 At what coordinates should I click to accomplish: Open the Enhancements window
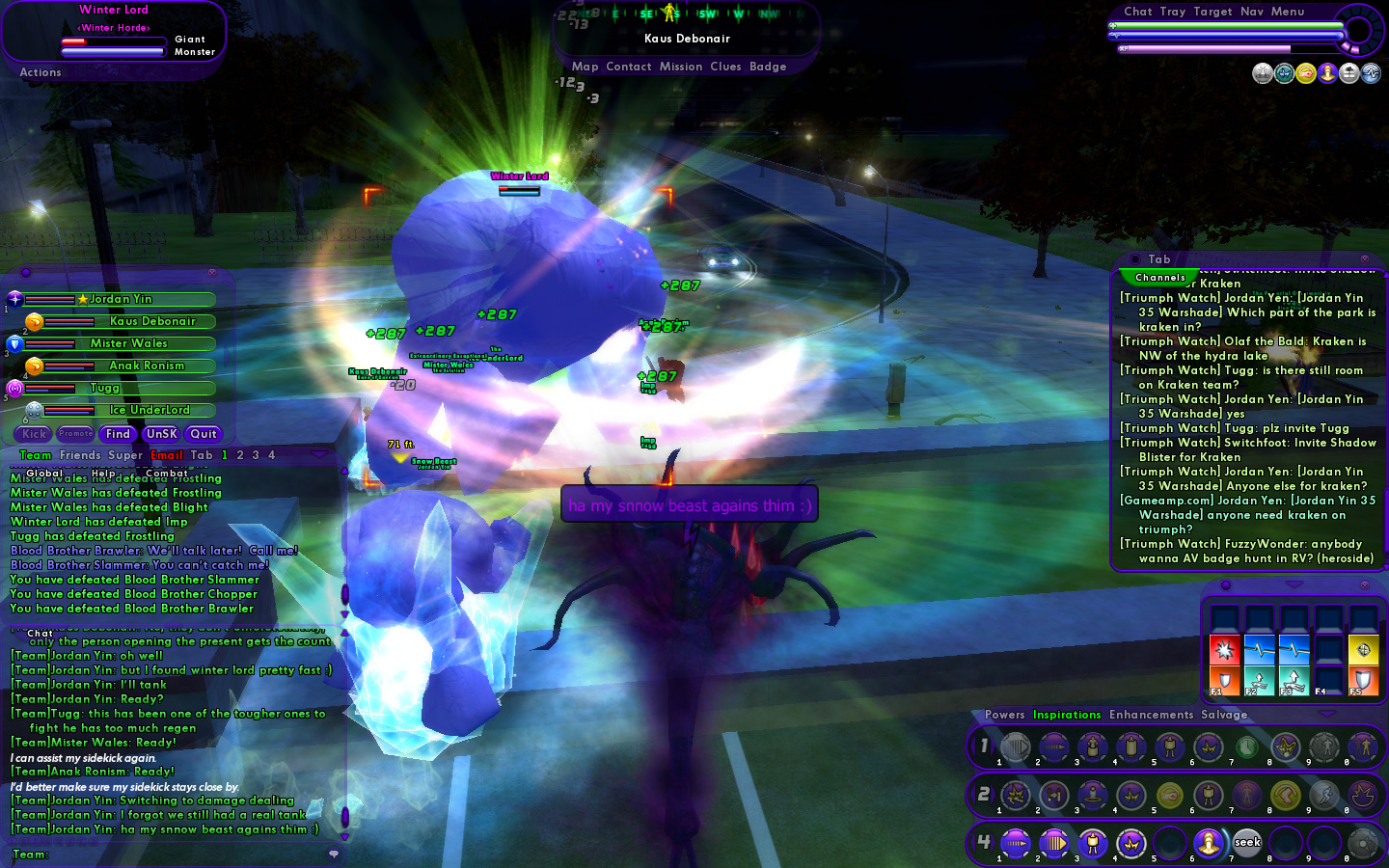(x=1151, y=715)
